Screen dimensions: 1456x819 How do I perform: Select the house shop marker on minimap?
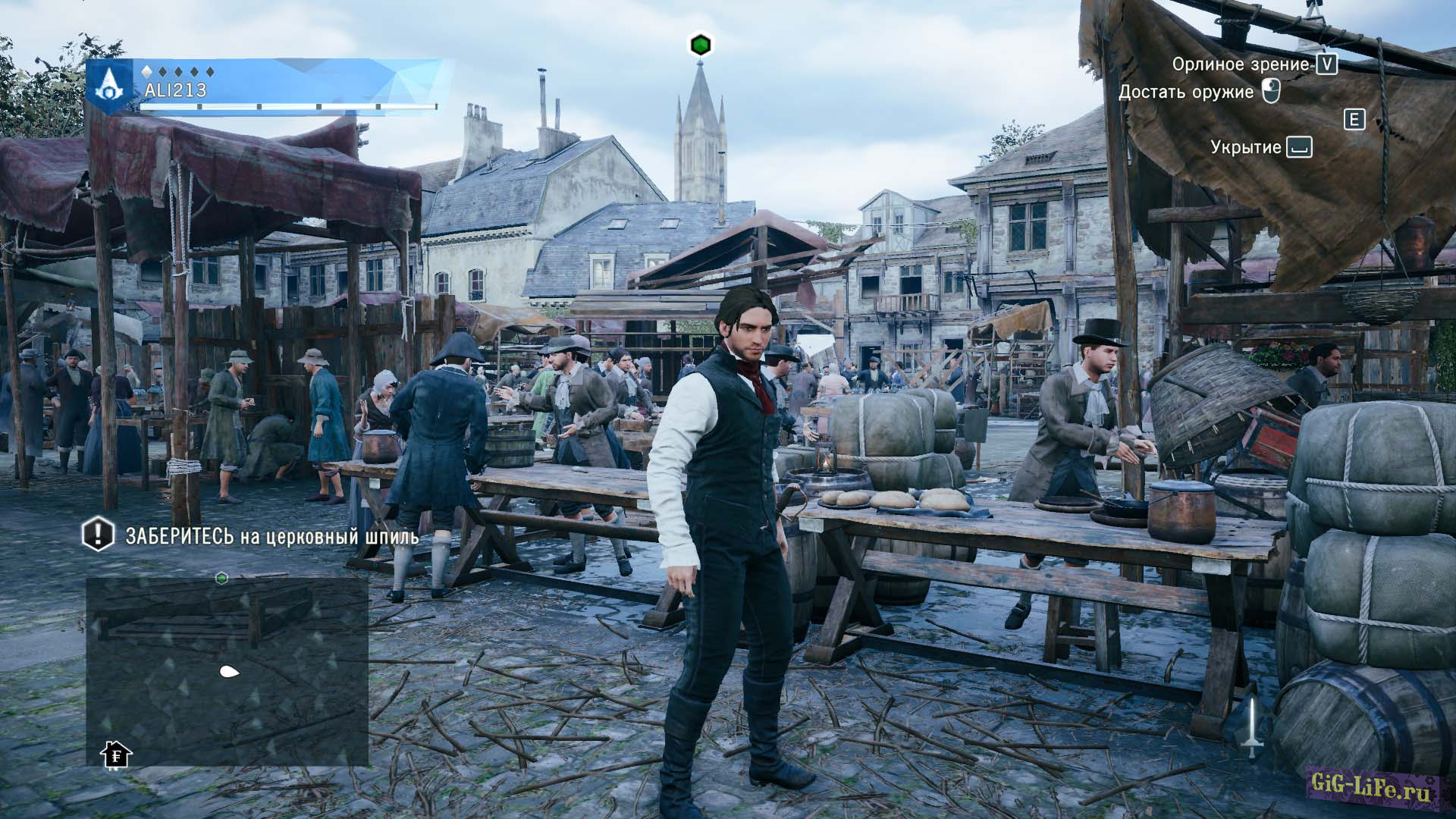pyautogui.click(x=116, y=754)
